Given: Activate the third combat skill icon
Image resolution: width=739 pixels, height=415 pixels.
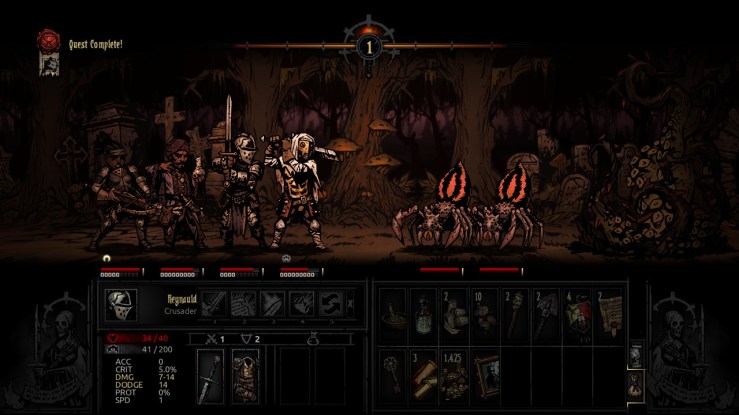Looking at the screenshot, I should 273,304.
